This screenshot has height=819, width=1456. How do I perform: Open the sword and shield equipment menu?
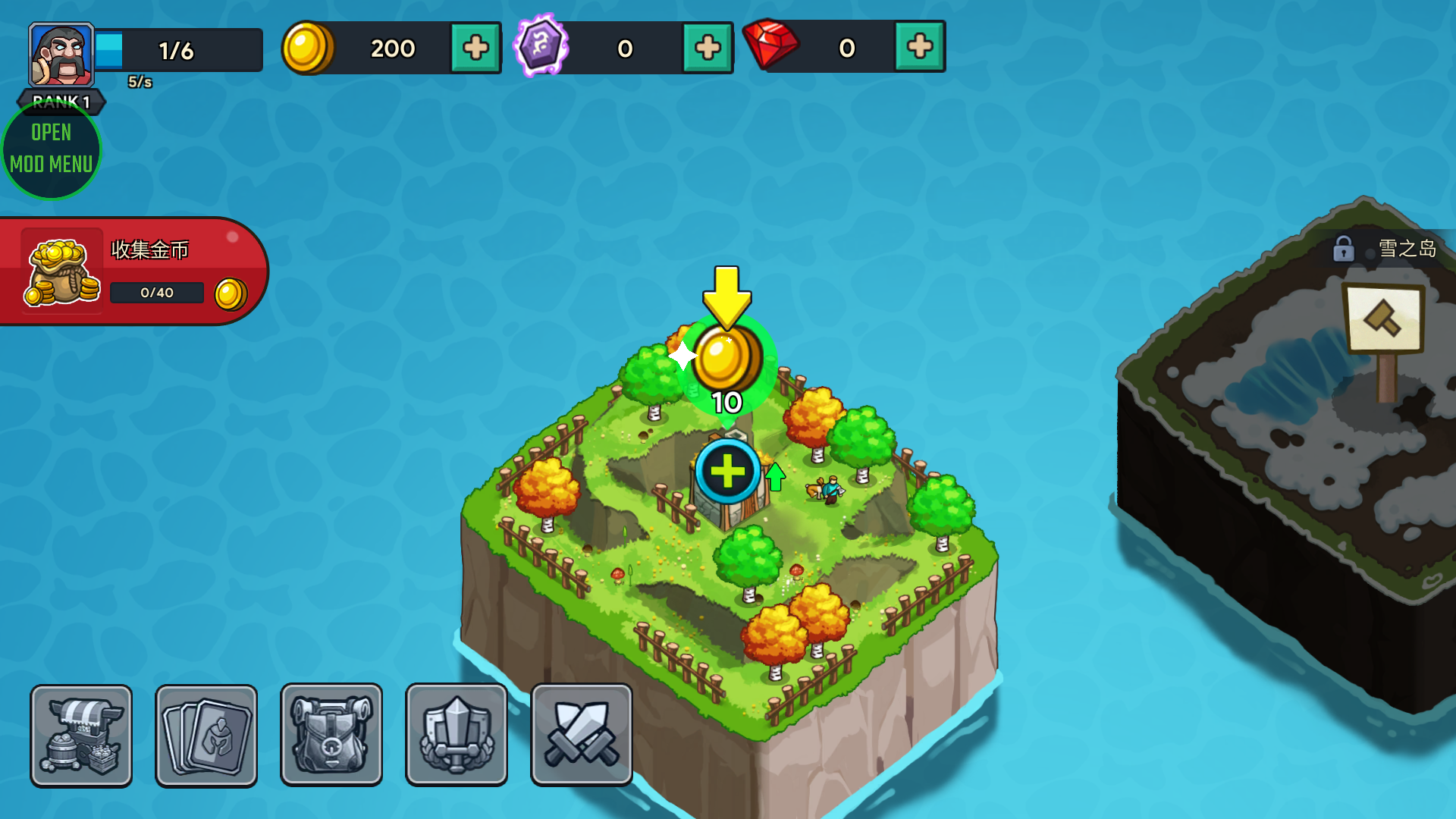click(x=457, y=735)
